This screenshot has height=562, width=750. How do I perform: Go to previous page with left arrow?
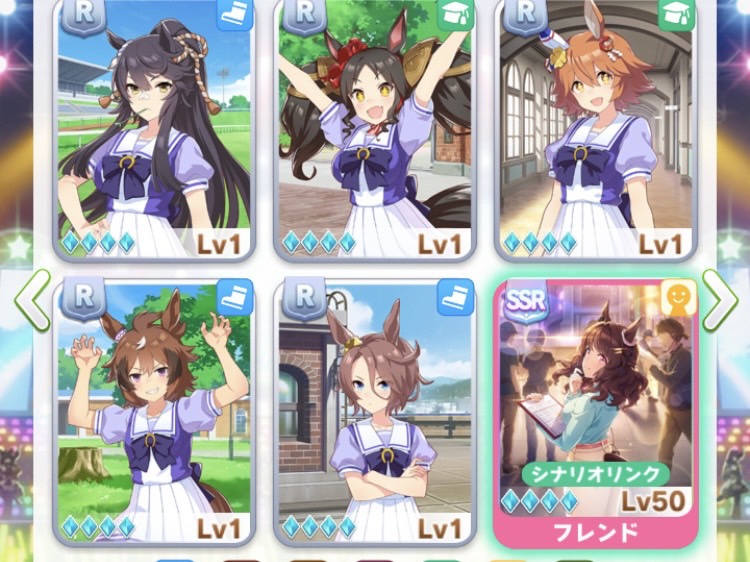32,300
